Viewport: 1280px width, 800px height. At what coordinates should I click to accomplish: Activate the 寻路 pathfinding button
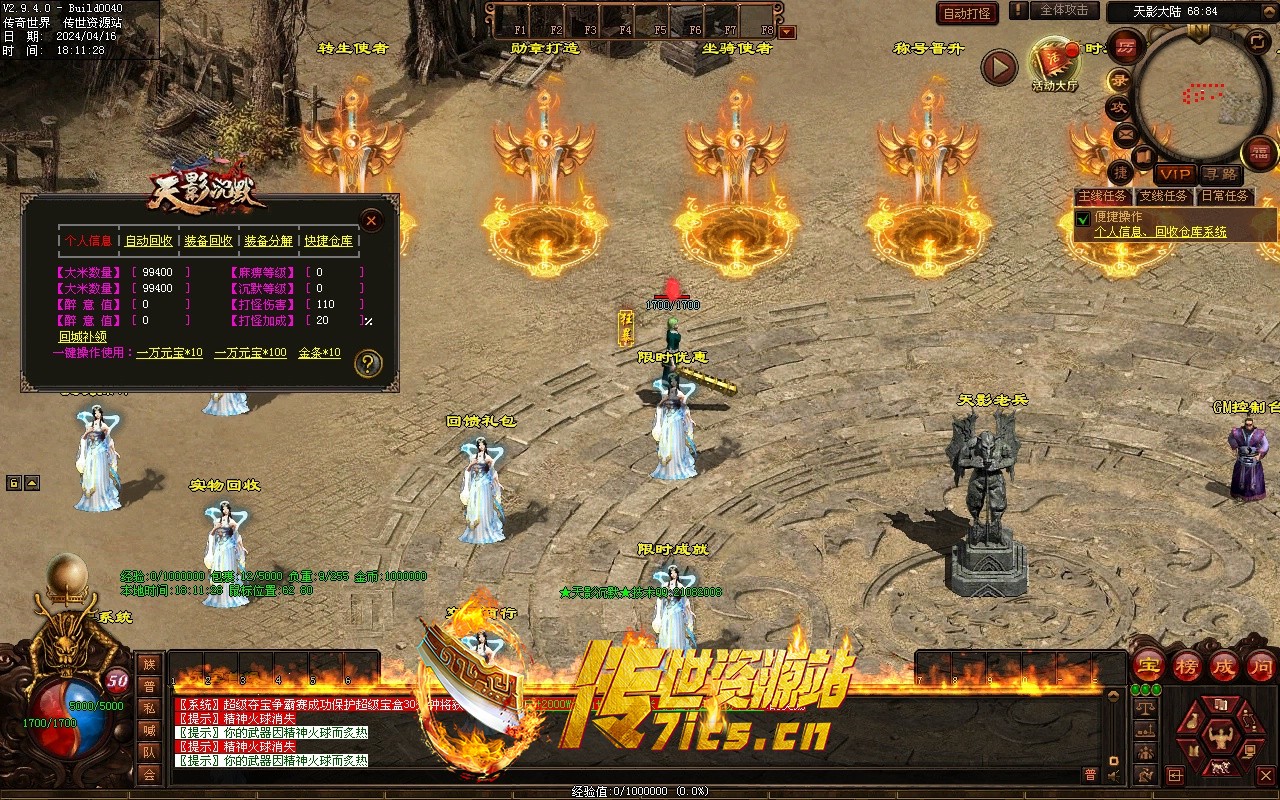click(1219, 174)
